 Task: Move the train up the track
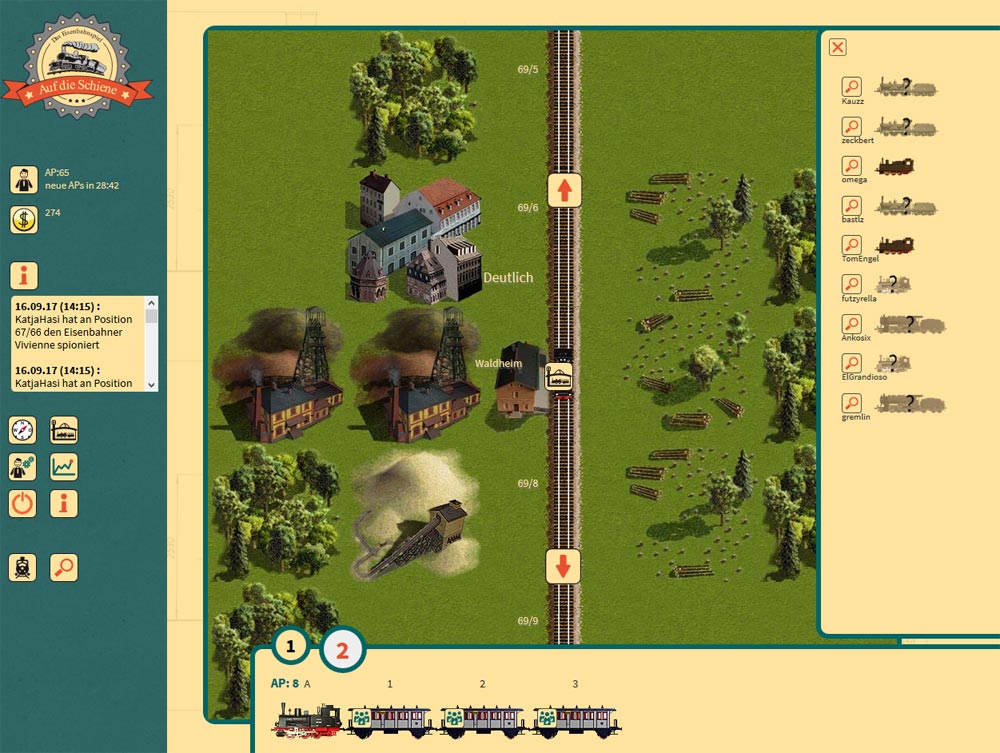[x=564, y=189]
